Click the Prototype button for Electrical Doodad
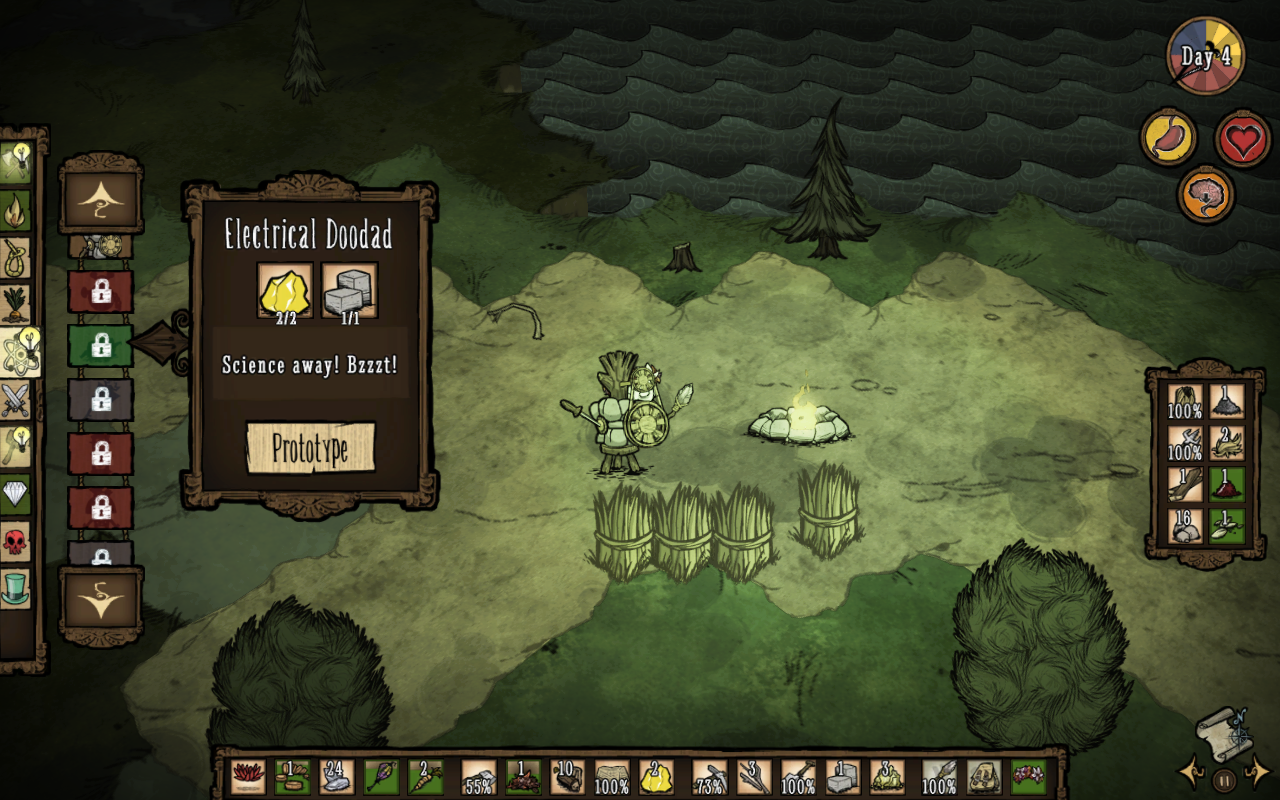The height and width of the screenshot is (800, 1280). pyautogui.click(x=311, y=448)
